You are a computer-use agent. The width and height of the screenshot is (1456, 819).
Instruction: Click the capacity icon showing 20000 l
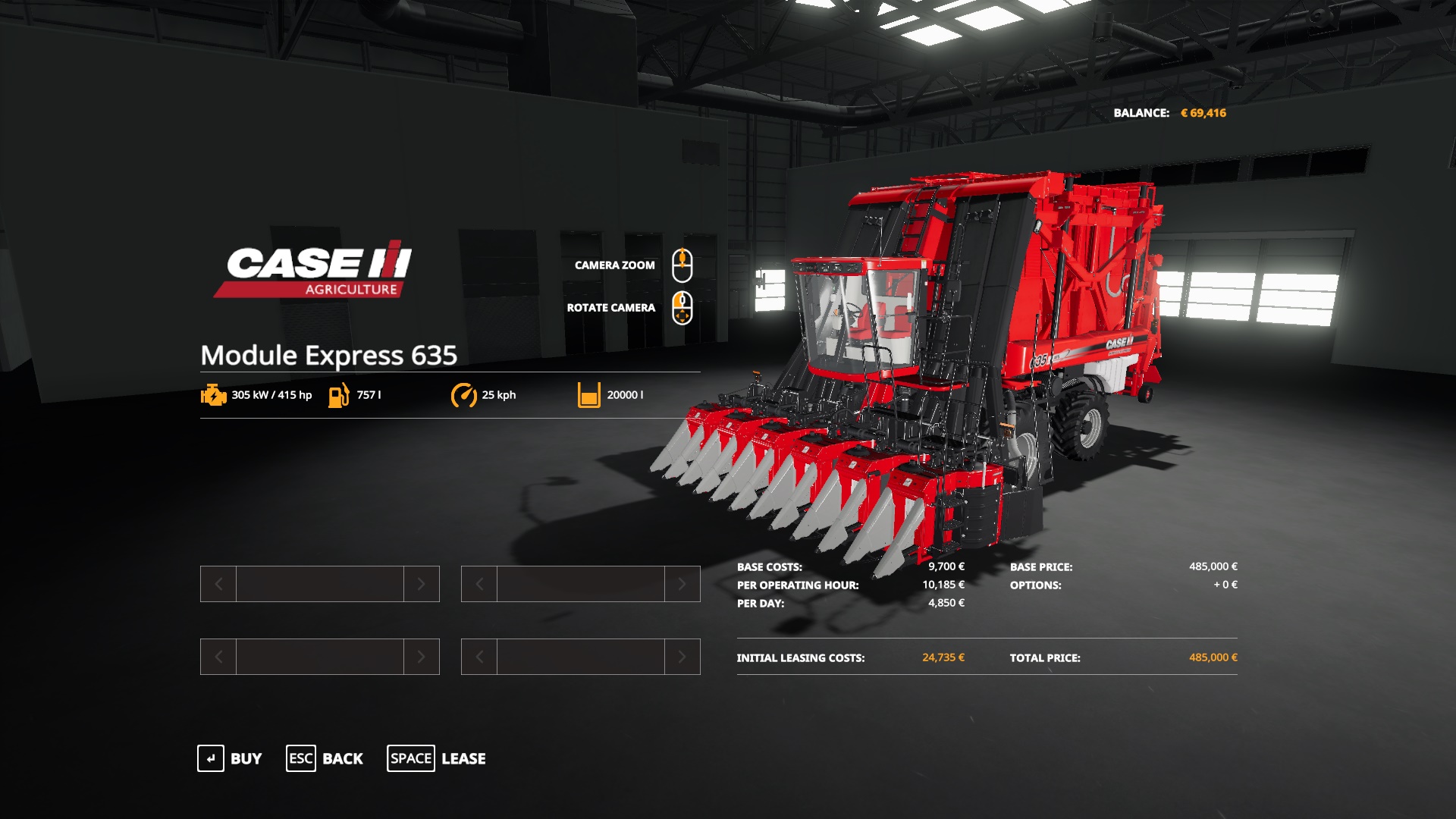[588, 394]
